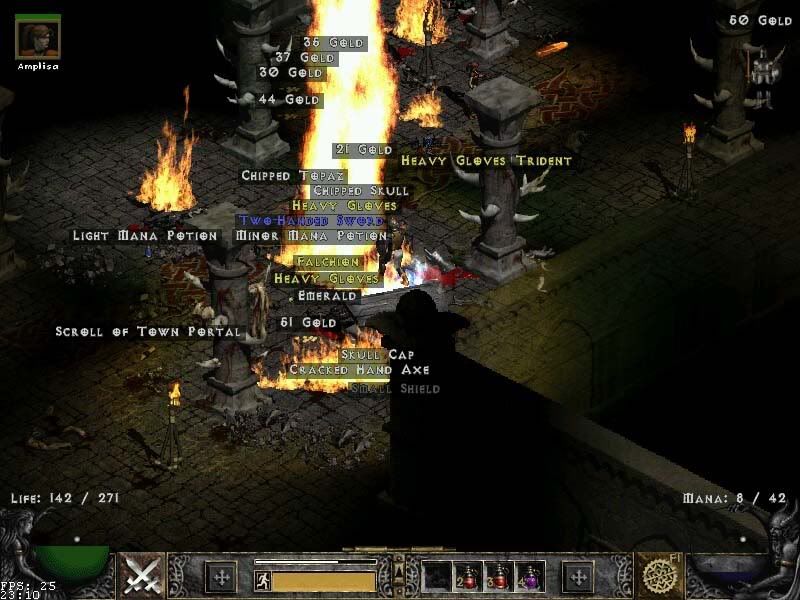Drink the purple potion in the belt
Viewport: 800px width, 600px height.
pyautogui.click(x=528, y=575)
